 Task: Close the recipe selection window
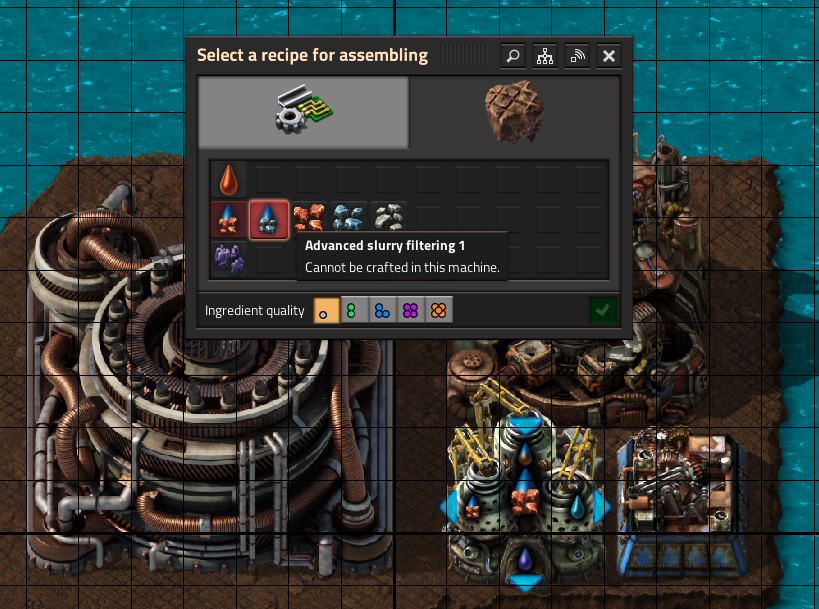pos(609,56)
